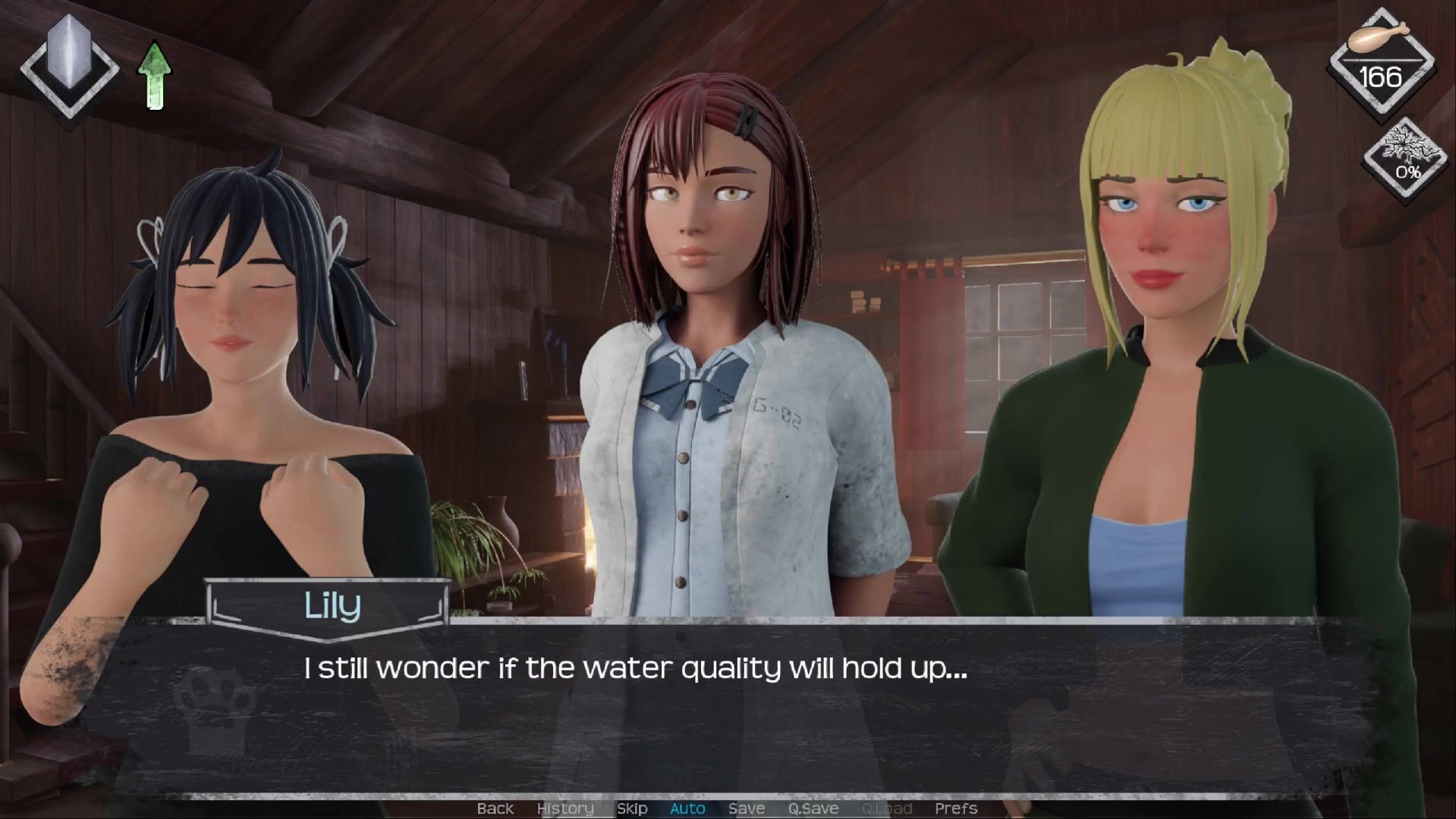This screenshot has width=1456, height=819.
Task: Open the dialogue History log
Action: [x=565, y=808]
